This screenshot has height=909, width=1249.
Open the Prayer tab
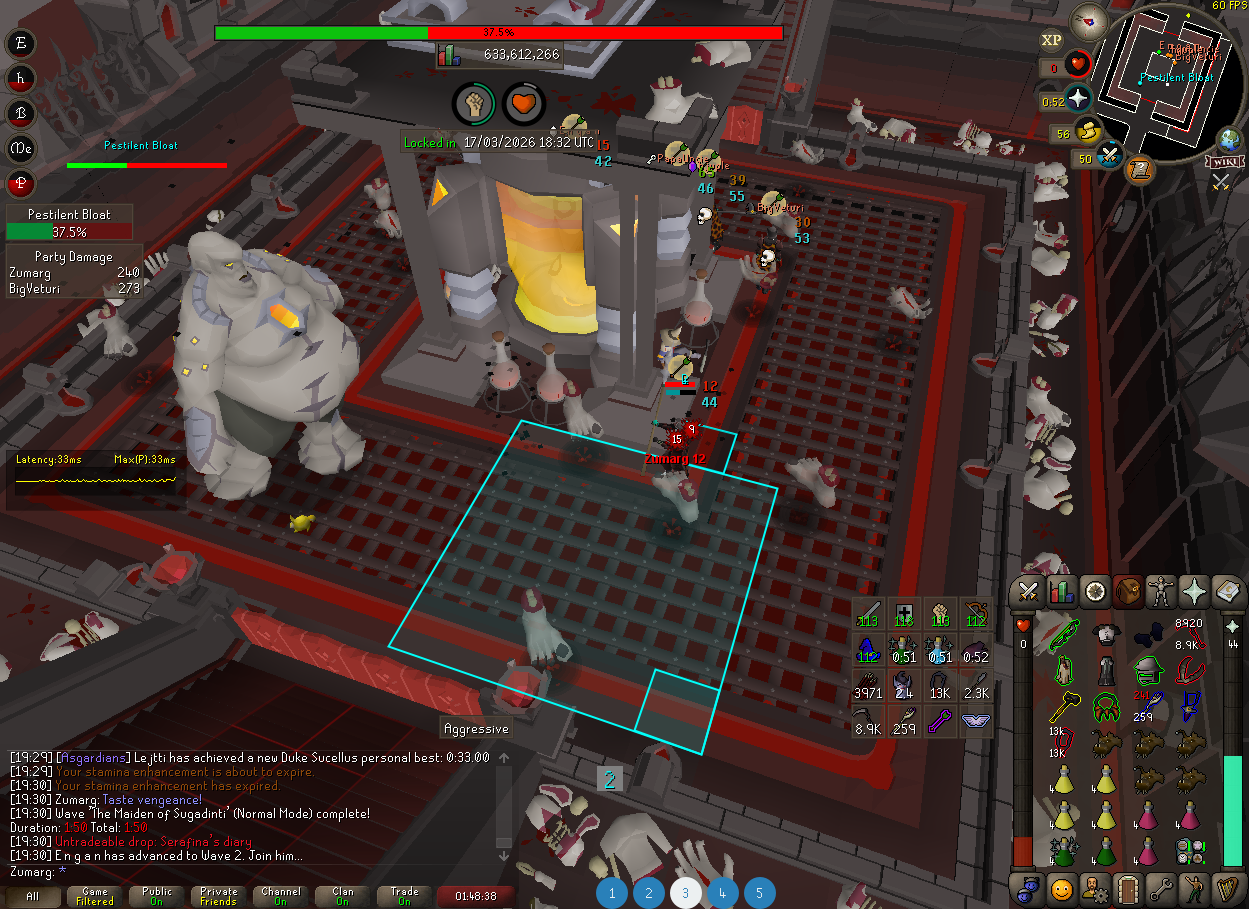point(1196,592)
